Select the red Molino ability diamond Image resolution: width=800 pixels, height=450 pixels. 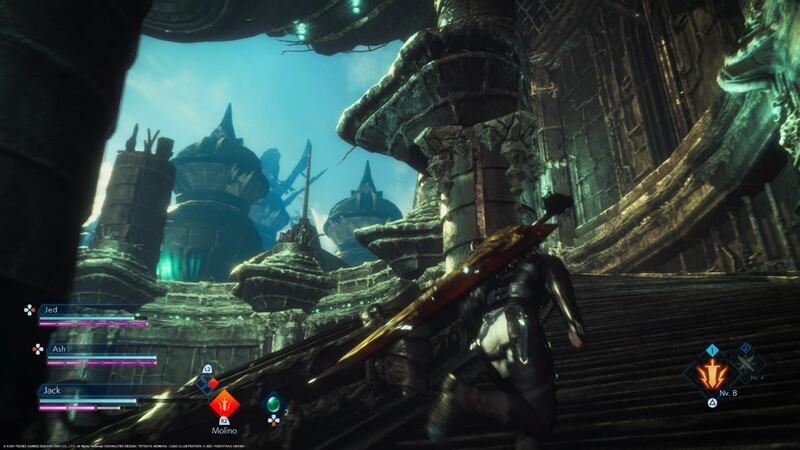[x=224, y=405]
